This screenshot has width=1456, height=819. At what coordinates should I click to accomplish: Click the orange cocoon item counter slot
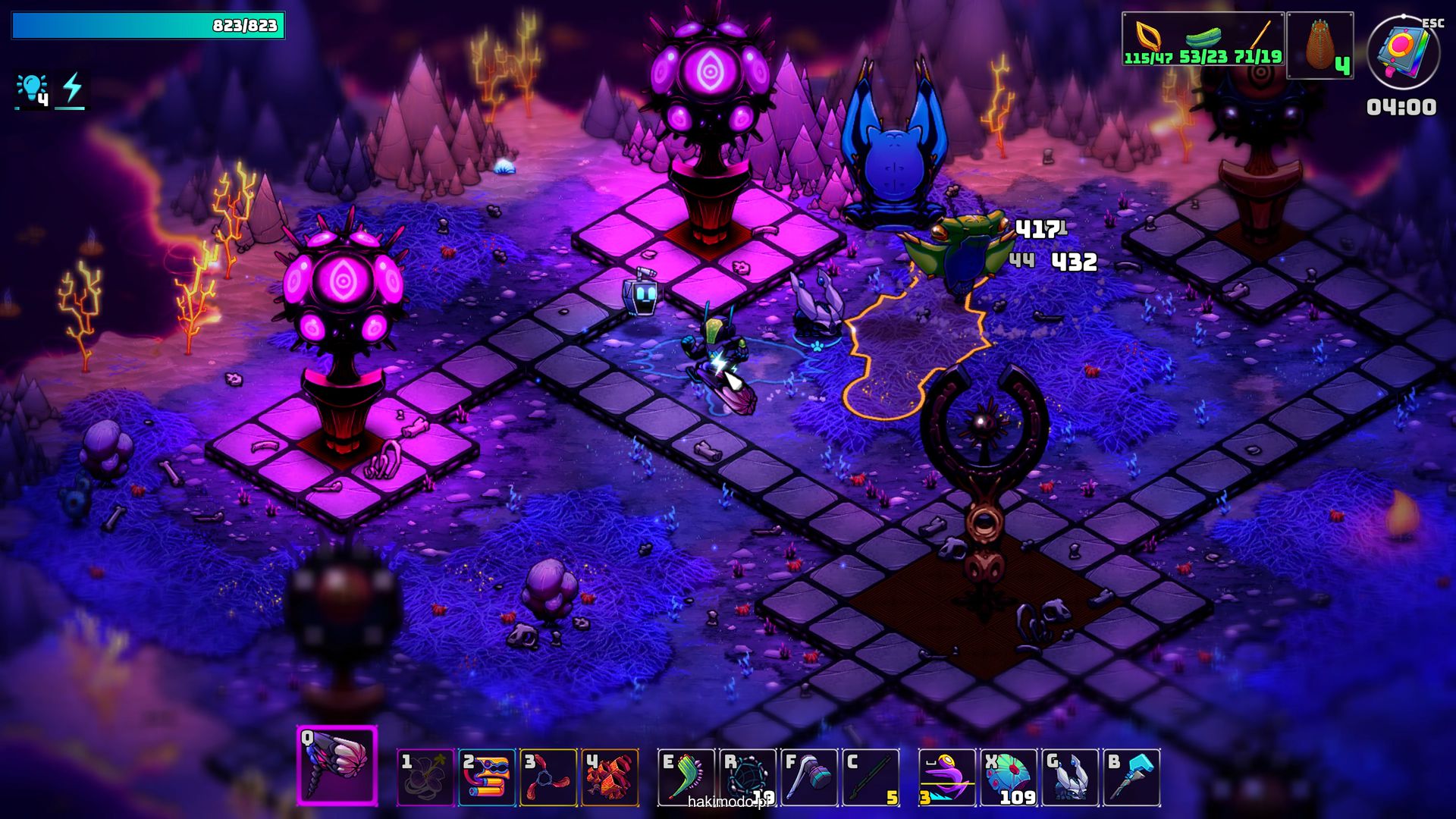(x=1320, y=45)
